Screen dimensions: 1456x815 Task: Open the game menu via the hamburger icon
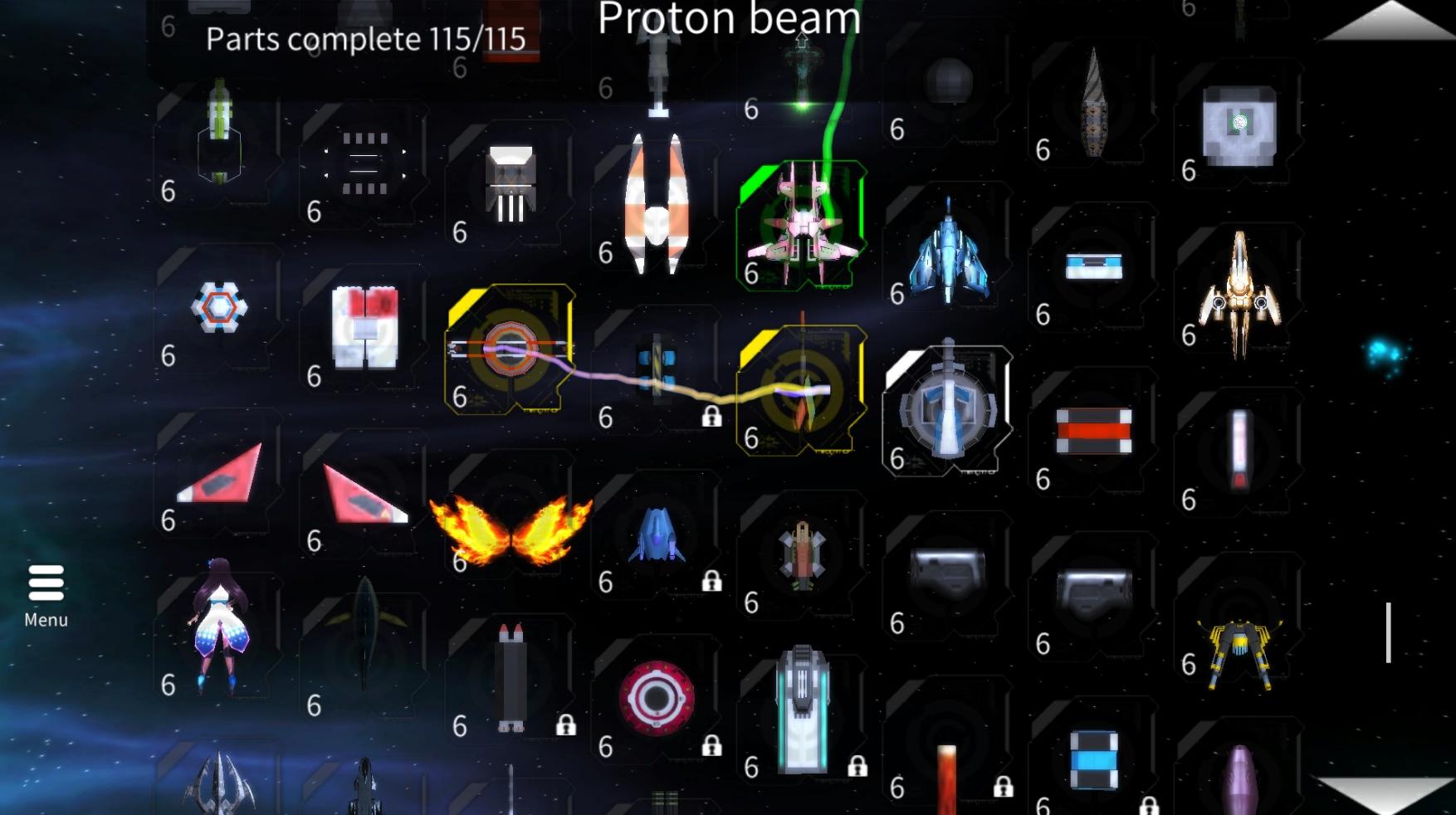pos(46,585)
